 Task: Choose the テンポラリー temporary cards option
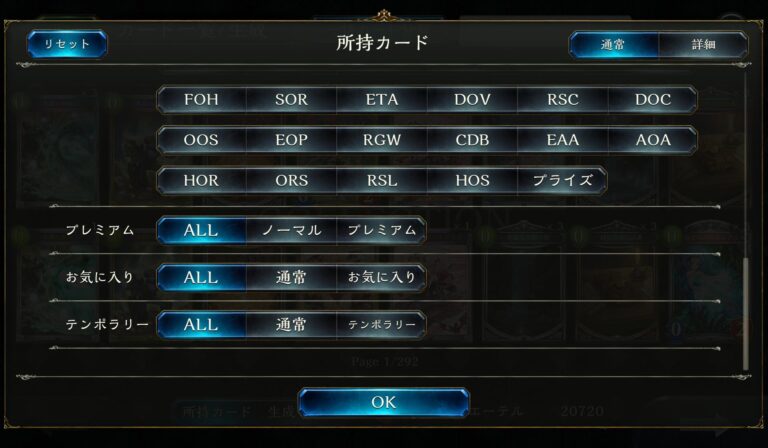tap(381, 325)
